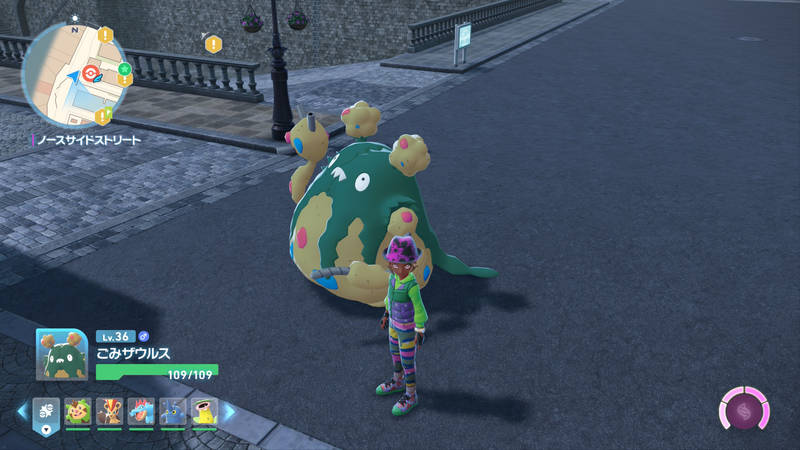Select the floating yellow exclamation quest marker
The width and height of the screenshot is (800, 450).
tap(212, 44)
